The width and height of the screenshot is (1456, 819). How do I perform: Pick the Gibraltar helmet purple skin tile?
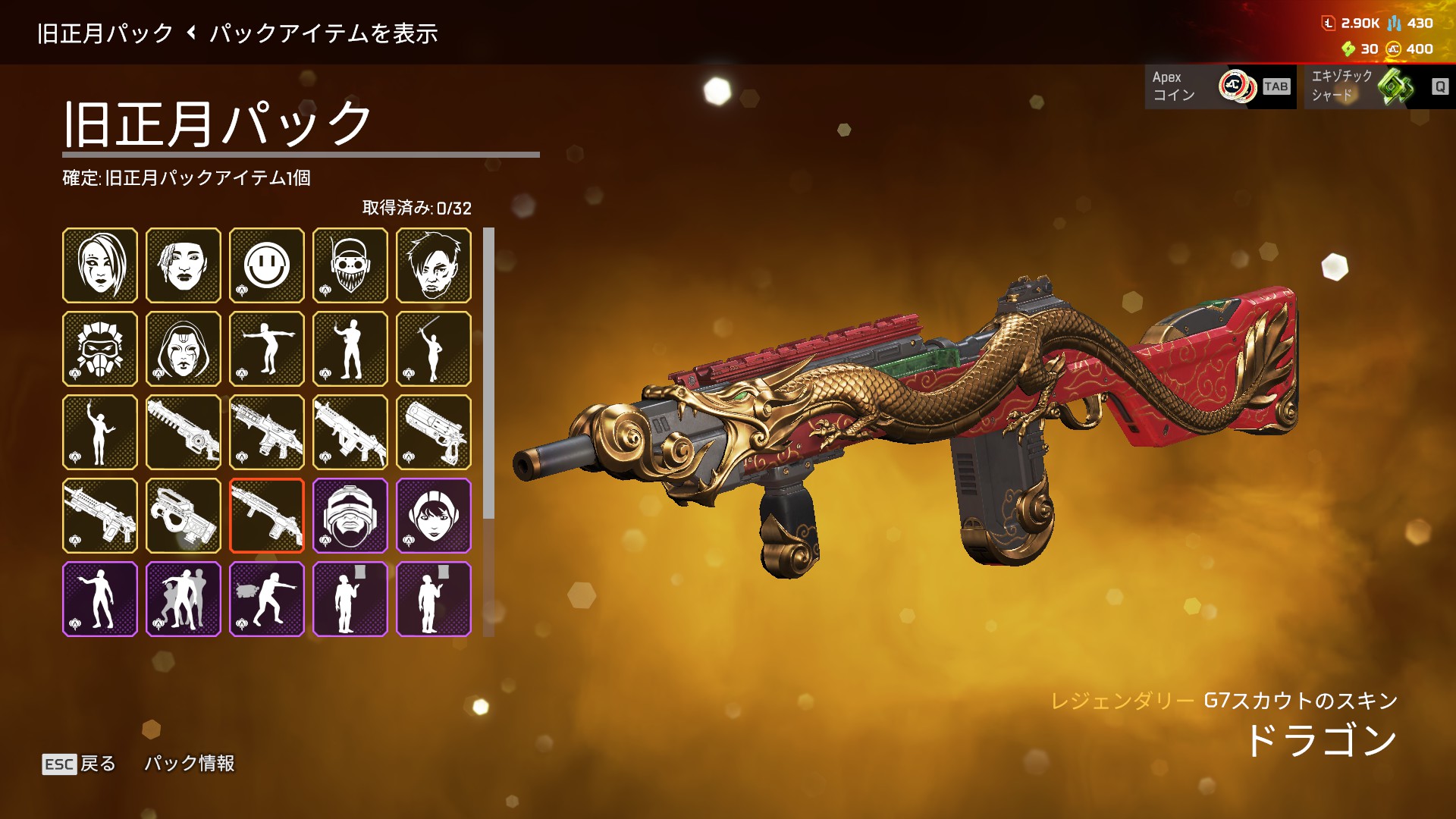pyautogui.click(x=350, y=516)
